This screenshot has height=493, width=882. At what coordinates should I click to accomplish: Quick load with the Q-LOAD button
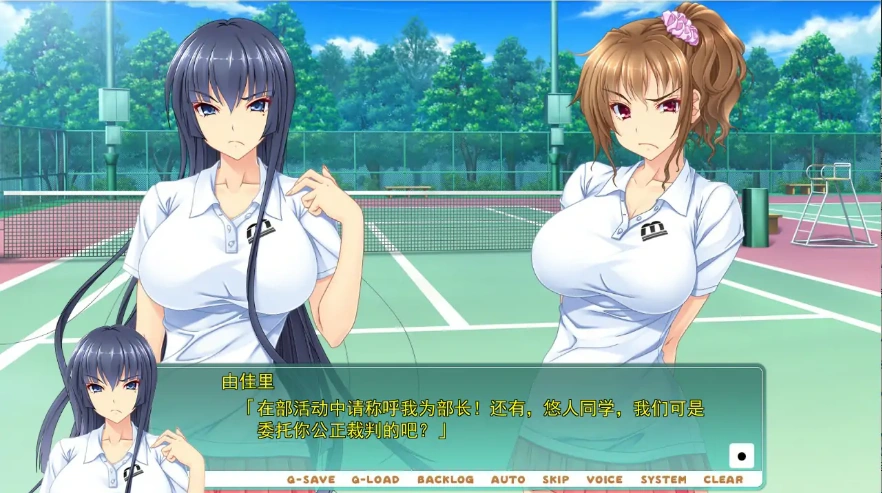pyautogui.click(x=375, y=480)
